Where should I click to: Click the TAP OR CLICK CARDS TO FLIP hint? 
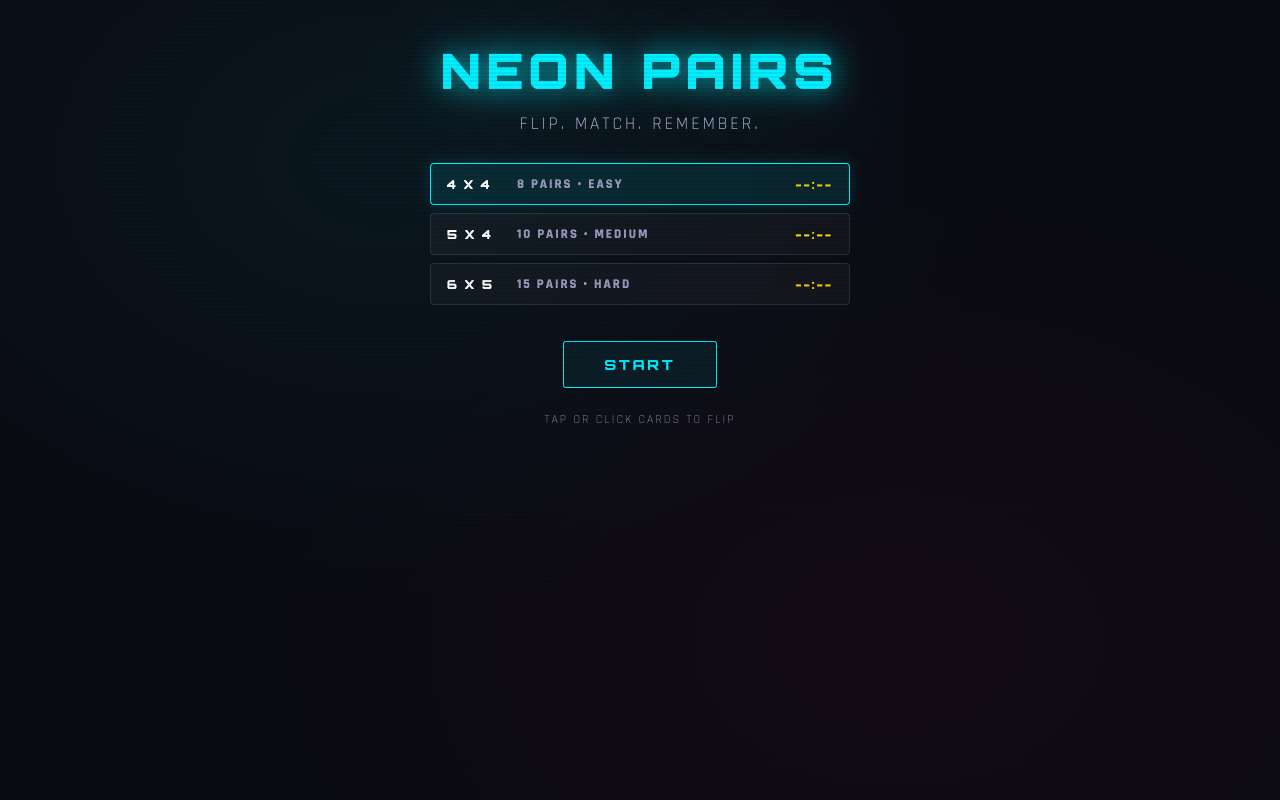(640, 419)
